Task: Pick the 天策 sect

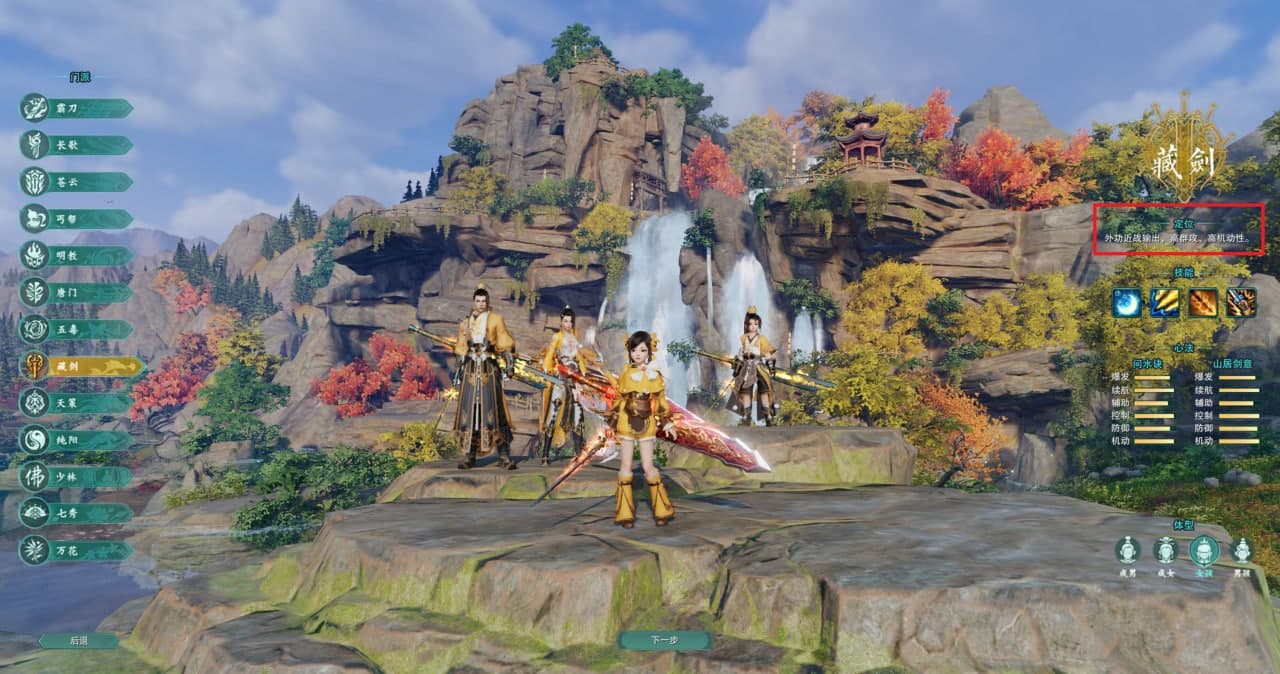Action: 77,403
